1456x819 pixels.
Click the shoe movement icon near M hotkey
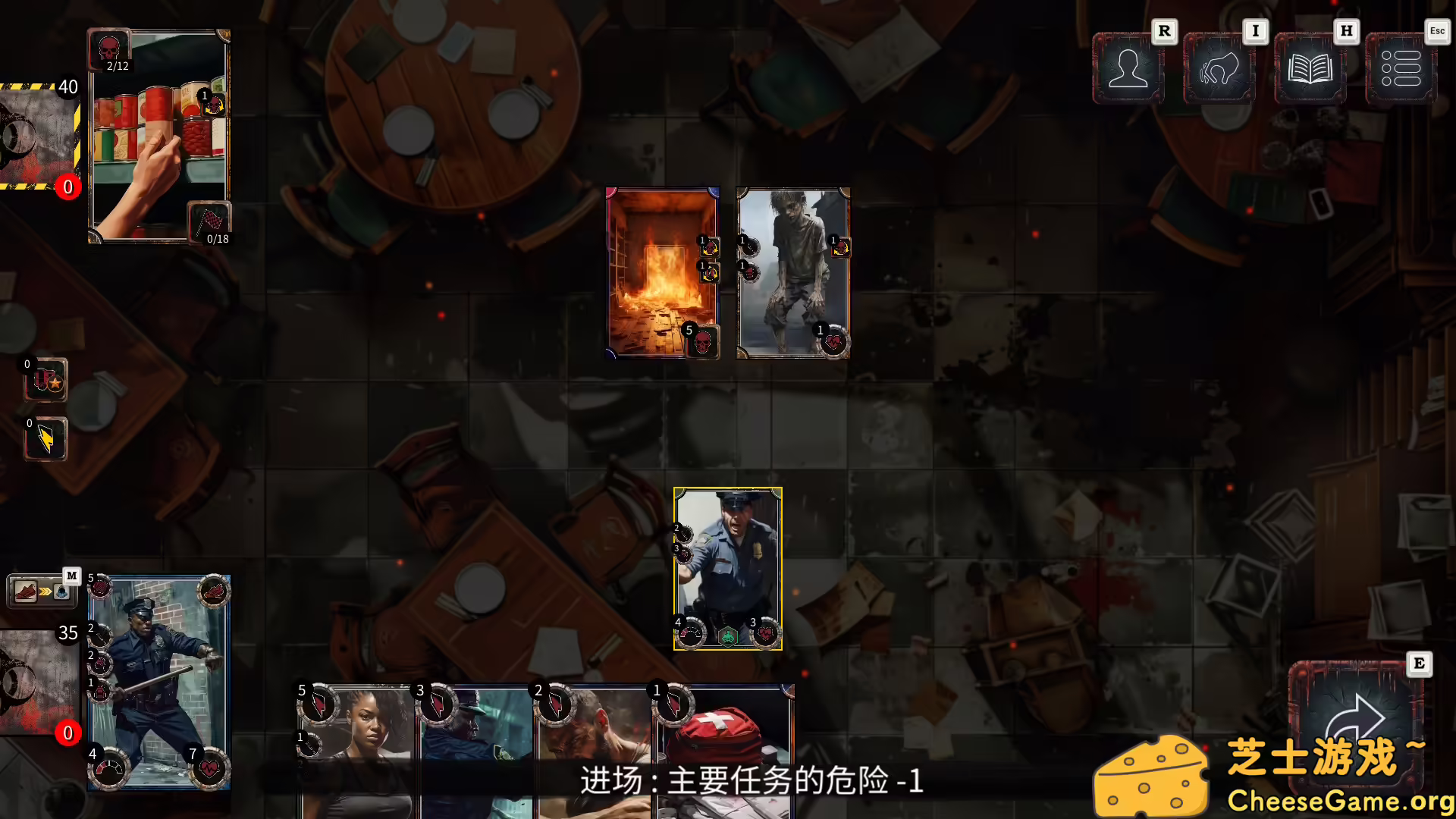coord(25,591)
